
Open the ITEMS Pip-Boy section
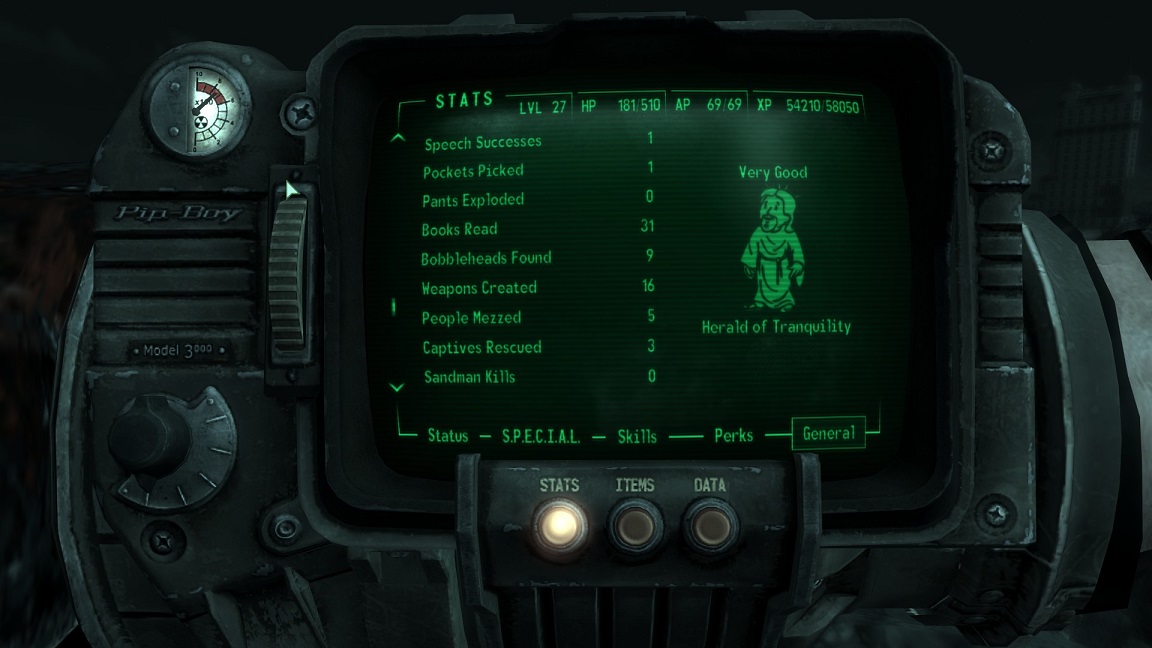pos(634,523)
